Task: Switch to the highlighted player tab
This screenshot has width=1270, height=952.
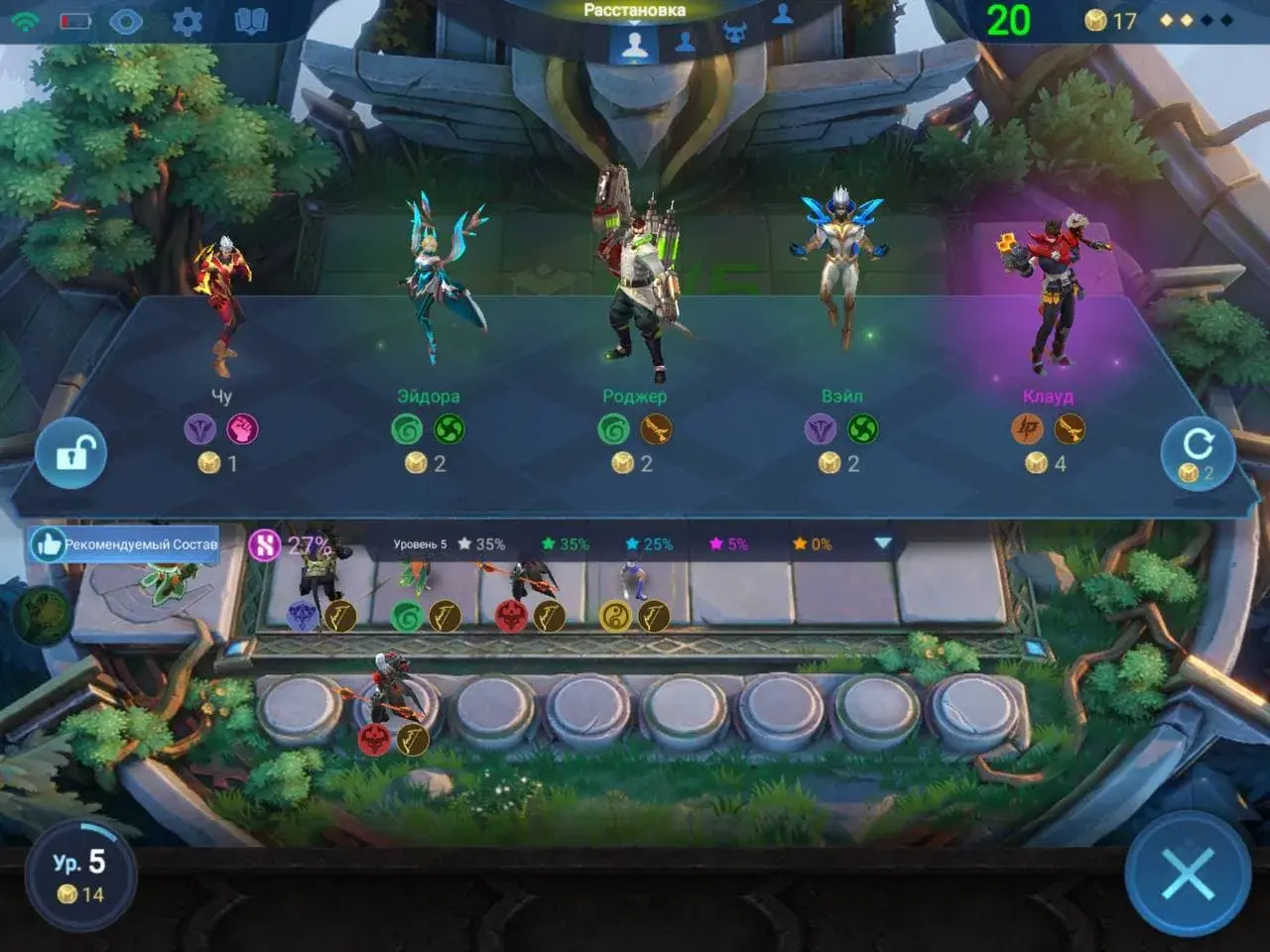Action: click(x=634, y=44)
